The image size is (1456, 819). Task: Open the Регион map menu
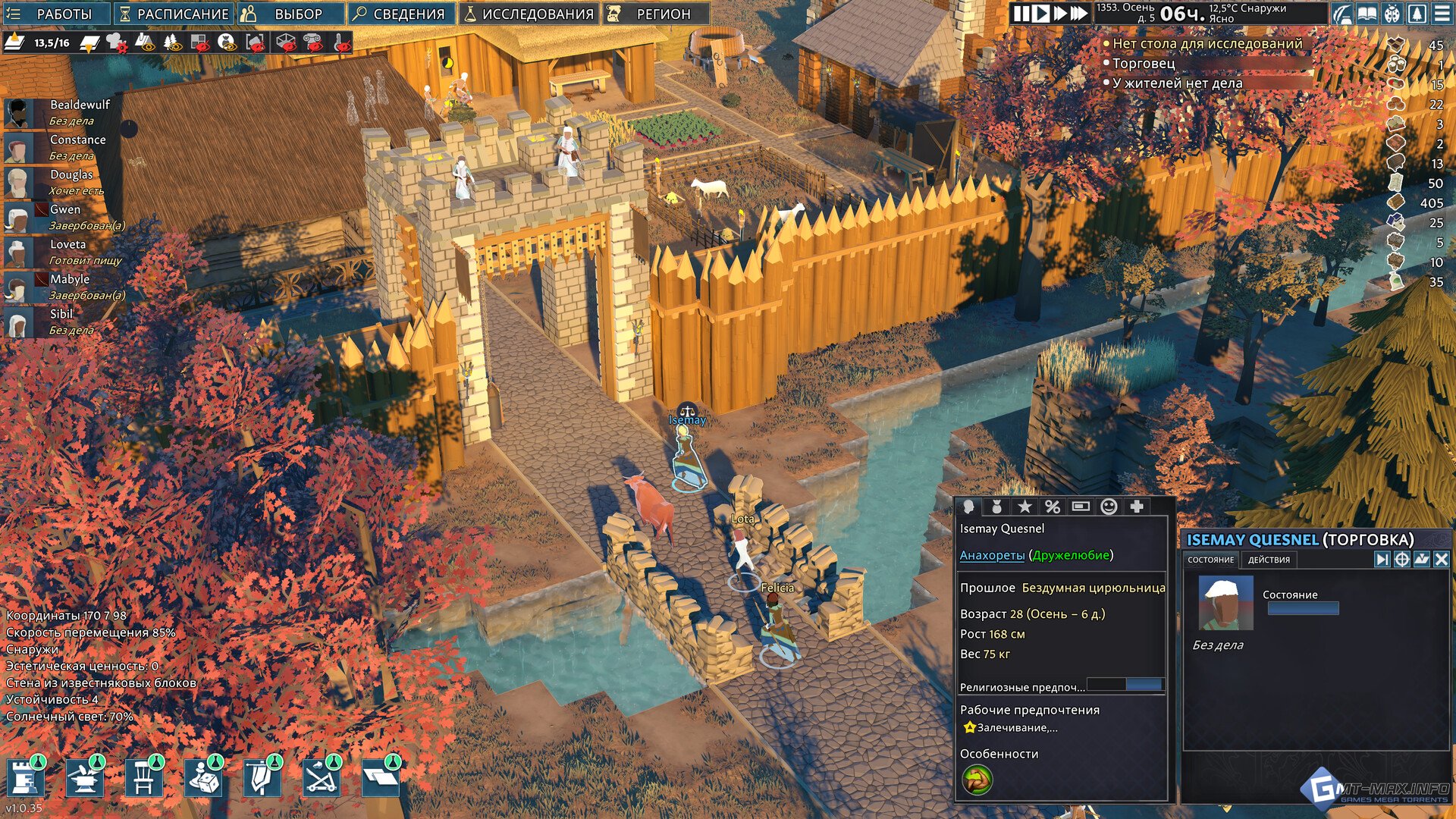click(x=656, y=14)
